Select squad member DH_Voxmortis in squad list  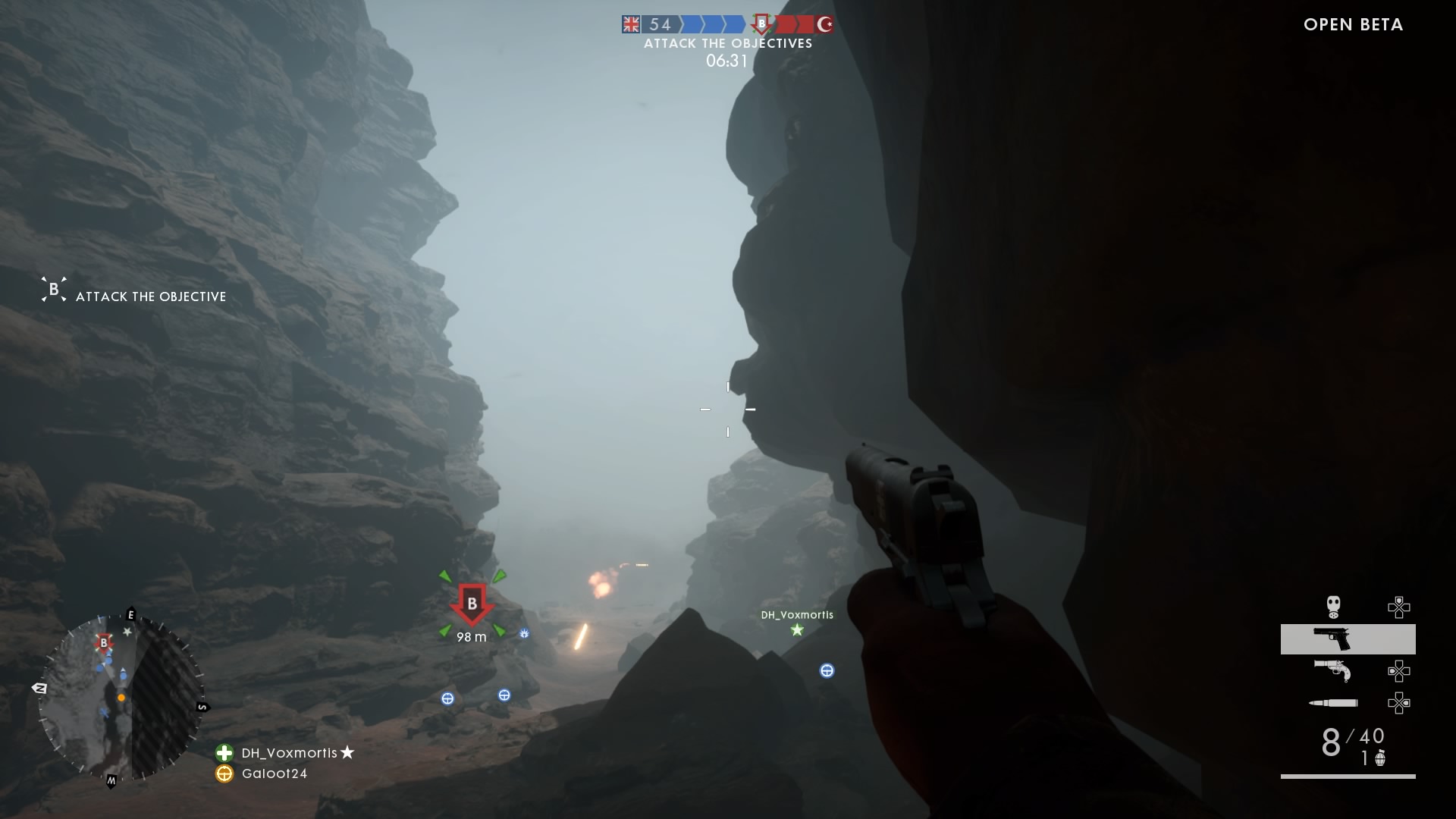289,753
